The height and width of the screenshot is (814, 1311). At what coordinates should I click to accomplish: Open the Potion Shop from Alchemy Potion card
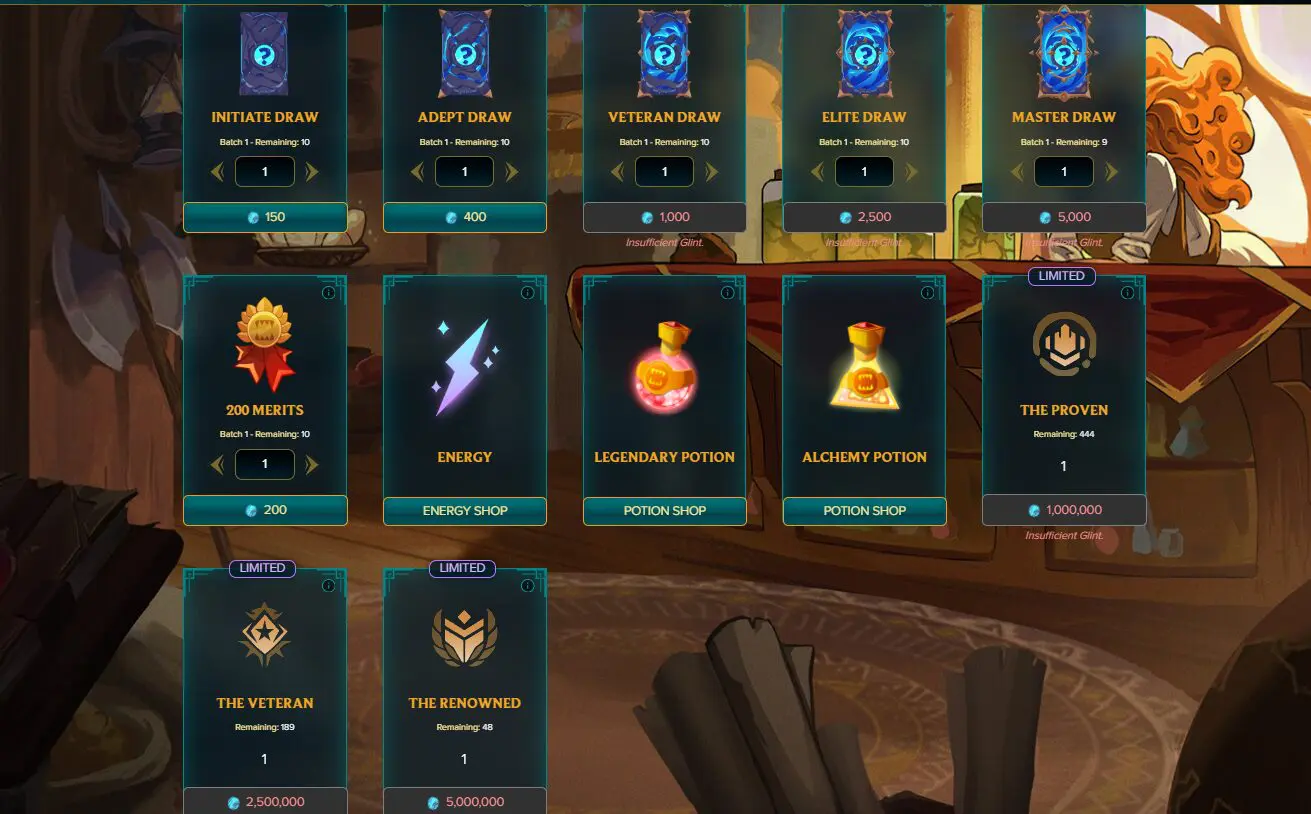(864, 510)
